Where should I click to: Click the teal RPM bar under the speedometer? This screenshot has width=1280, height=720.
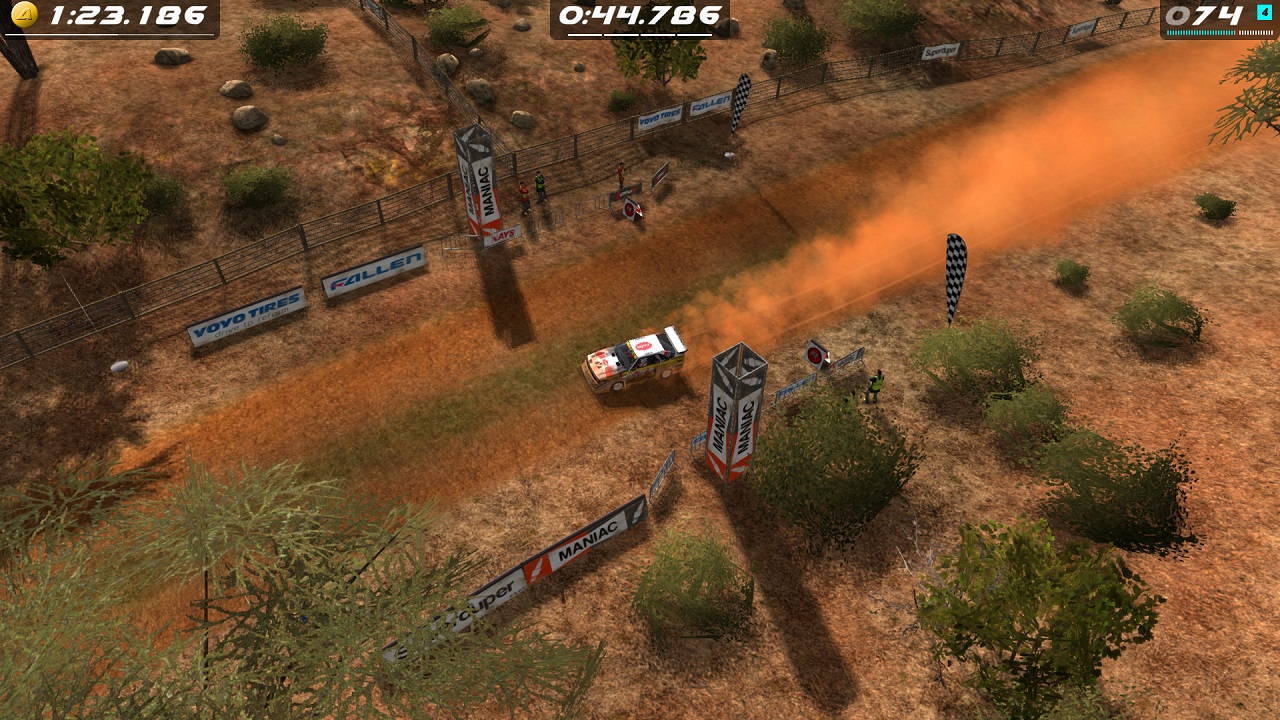[1200, 31]
